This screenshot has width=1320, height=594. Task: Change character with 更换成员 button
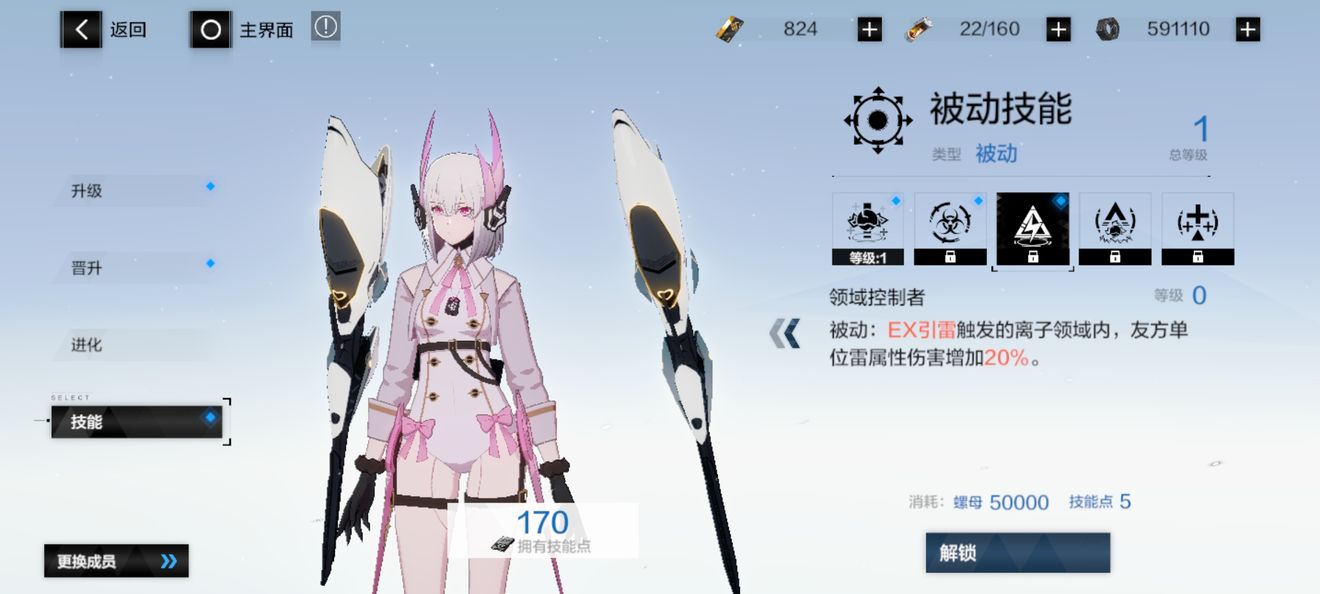click(x=116, y=561)
